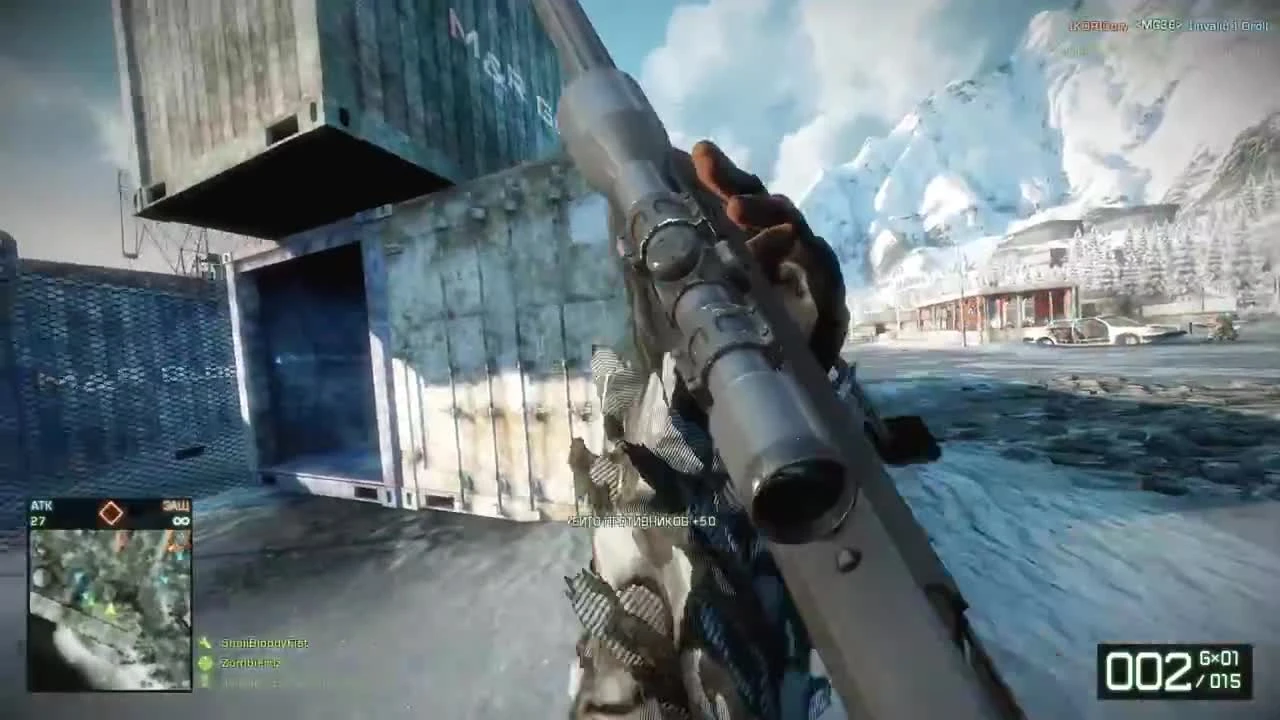This screenshot has width=1280, height=720.
Task: Select the SnailBloodyFist name label
Action: 265,643
